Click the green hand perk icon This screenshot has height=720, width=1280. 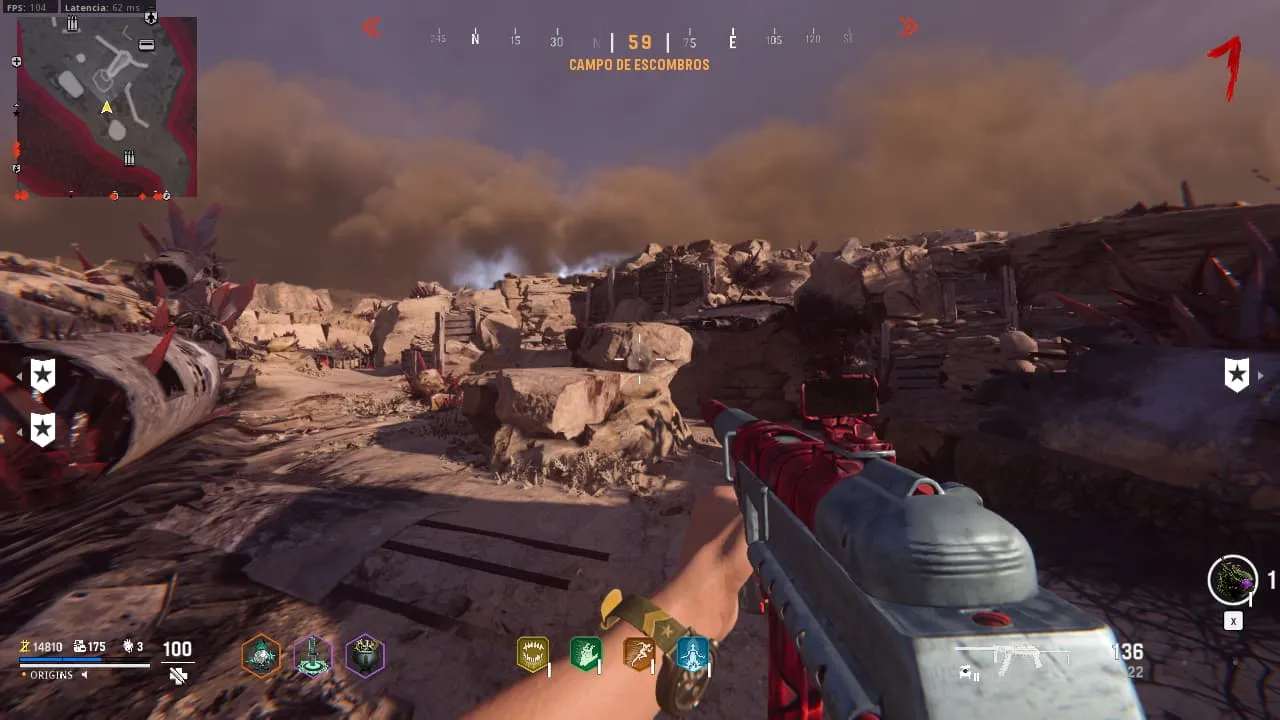coord(585,654)
